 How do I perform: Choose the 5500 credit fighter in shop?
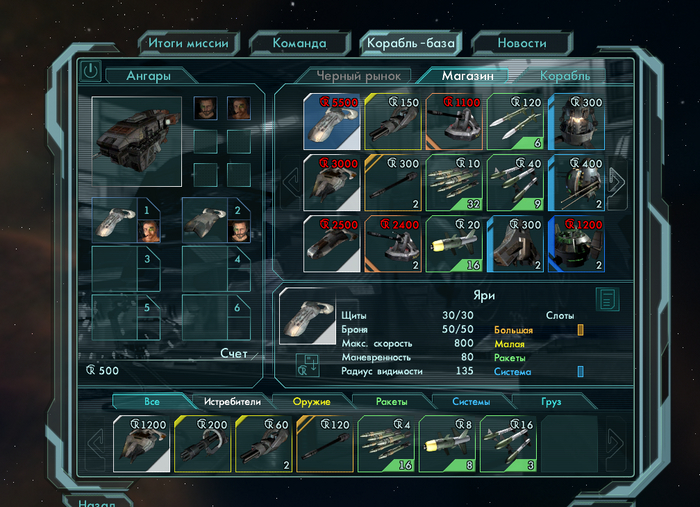(x=332, y=121)
